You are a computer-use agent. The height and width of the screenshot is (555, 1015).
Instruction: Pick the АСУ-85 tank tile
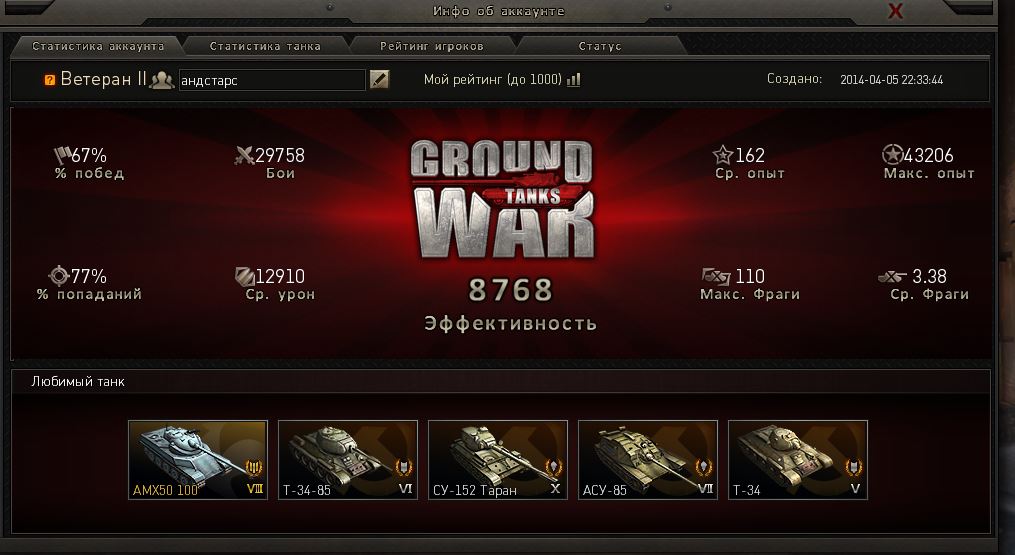click(648, 460)
